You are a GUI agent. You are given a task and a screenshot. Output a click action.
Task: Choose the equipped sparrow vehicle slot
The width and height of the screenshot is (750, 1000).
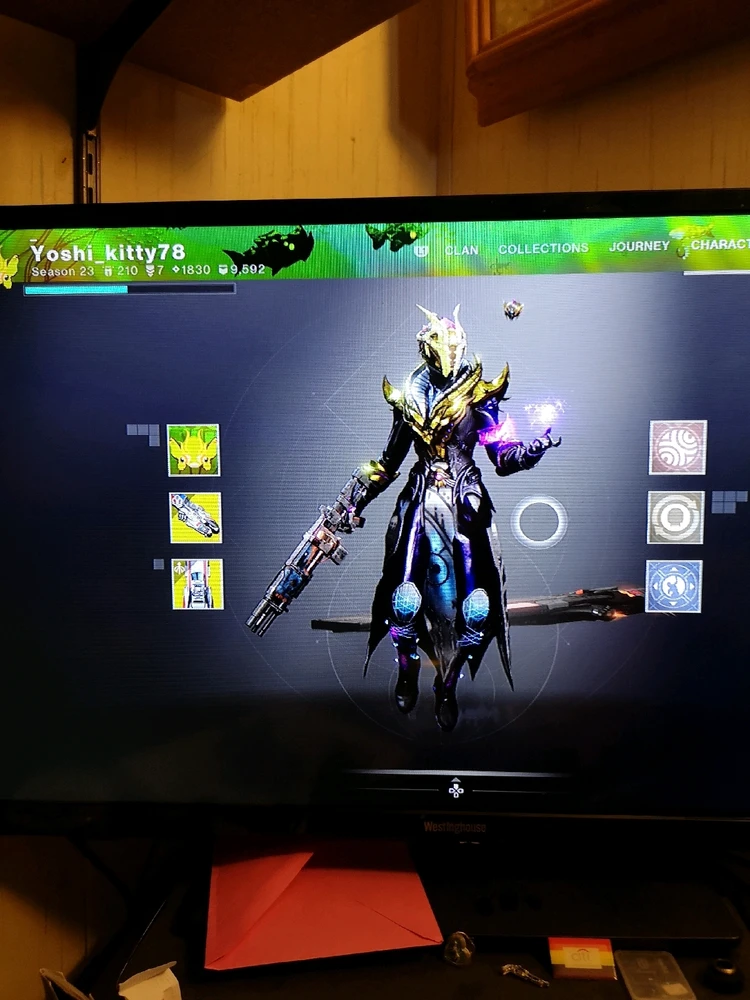(197, 584)
